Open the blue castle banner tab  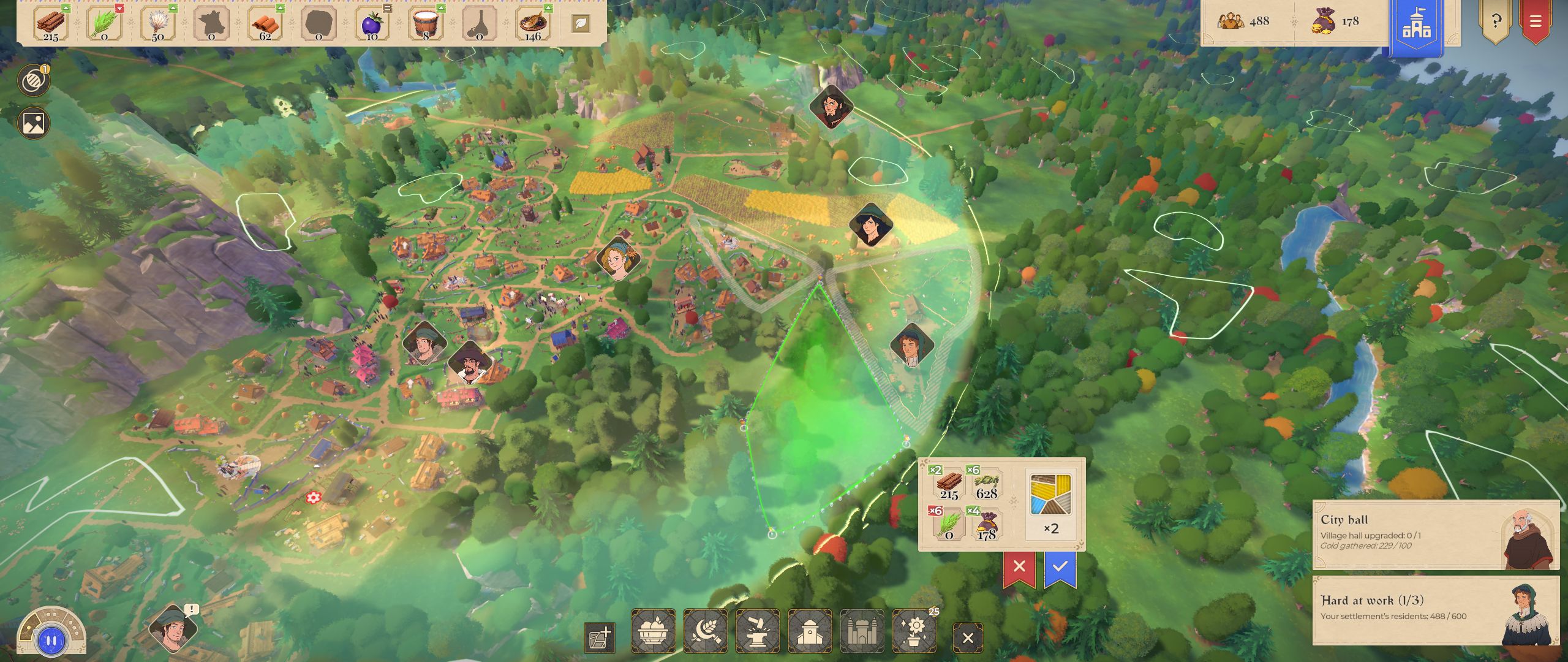point(1417,26)
